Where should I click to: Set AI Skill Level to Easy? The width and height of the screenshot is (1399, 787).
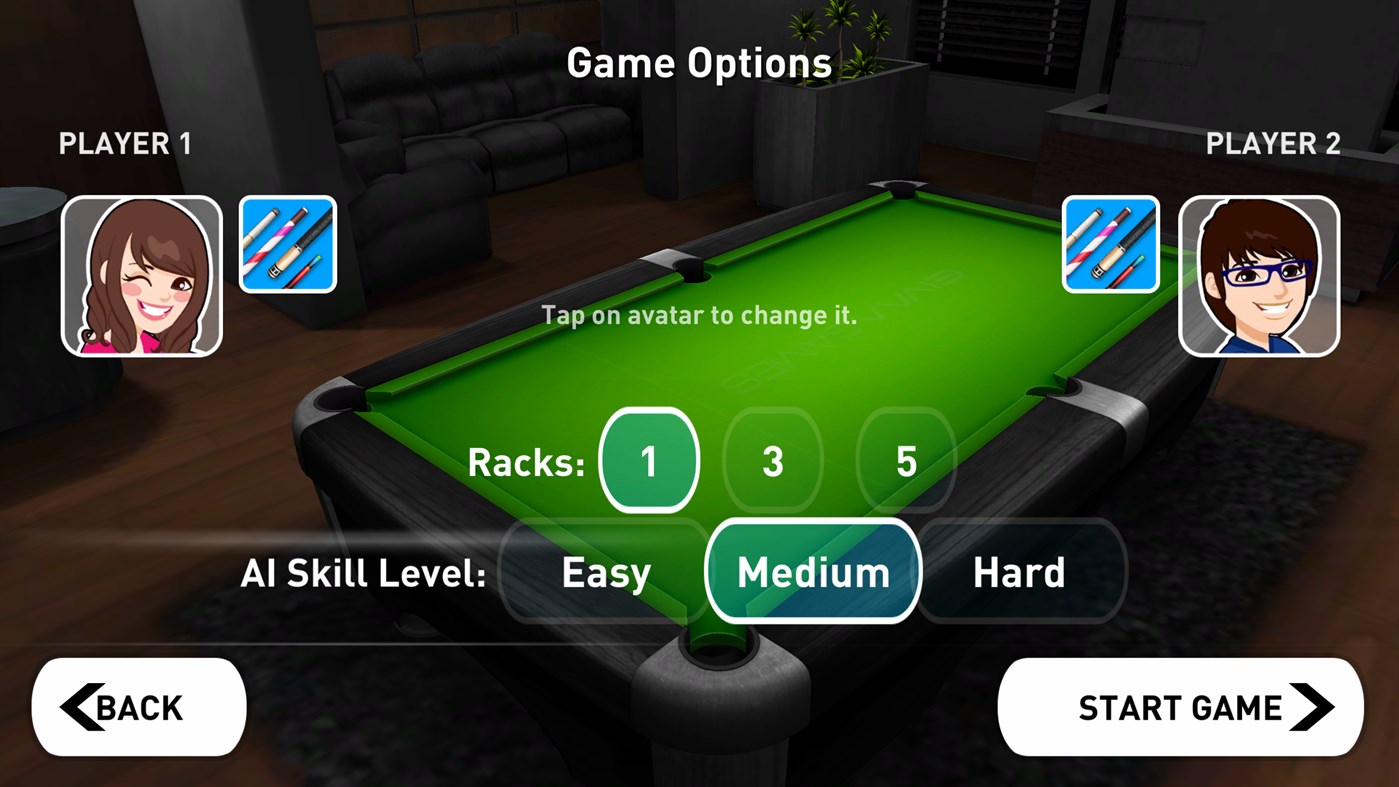(x=604, y=572)
